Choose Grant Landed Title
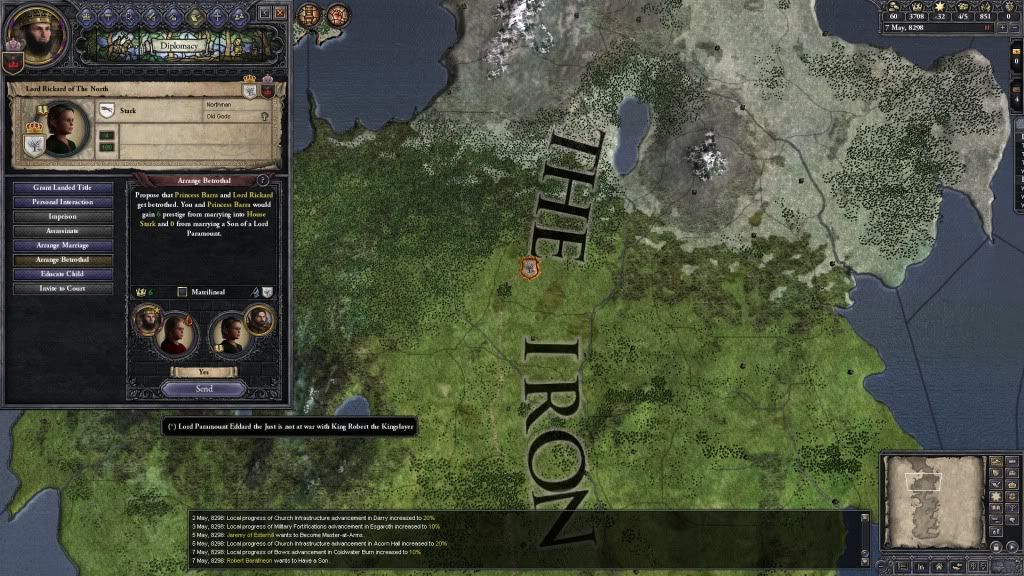Screen dimensions: 1024x576 [62, 187]
